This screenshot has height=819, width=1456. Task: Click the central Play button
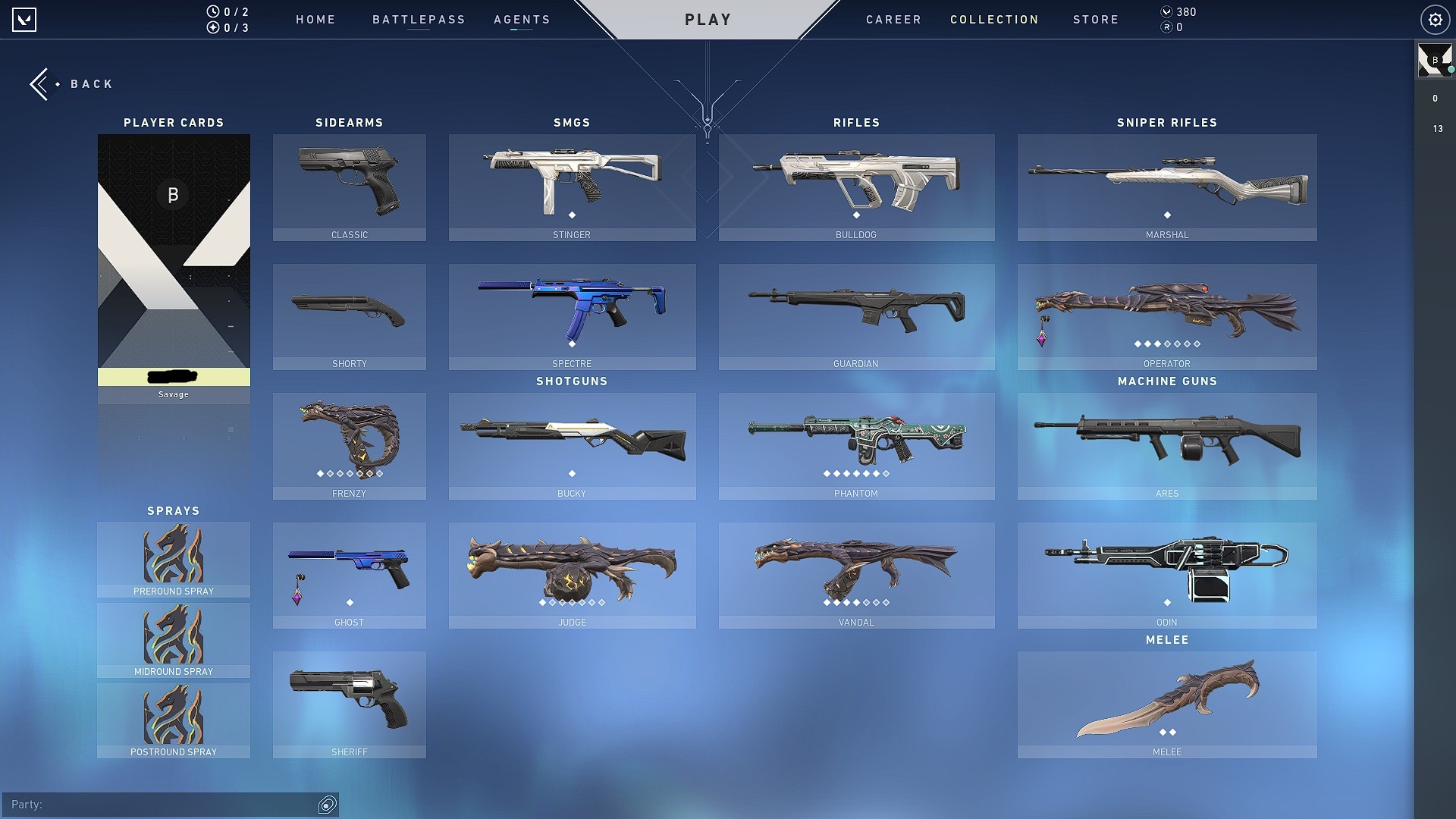click(x=708, y=20)
